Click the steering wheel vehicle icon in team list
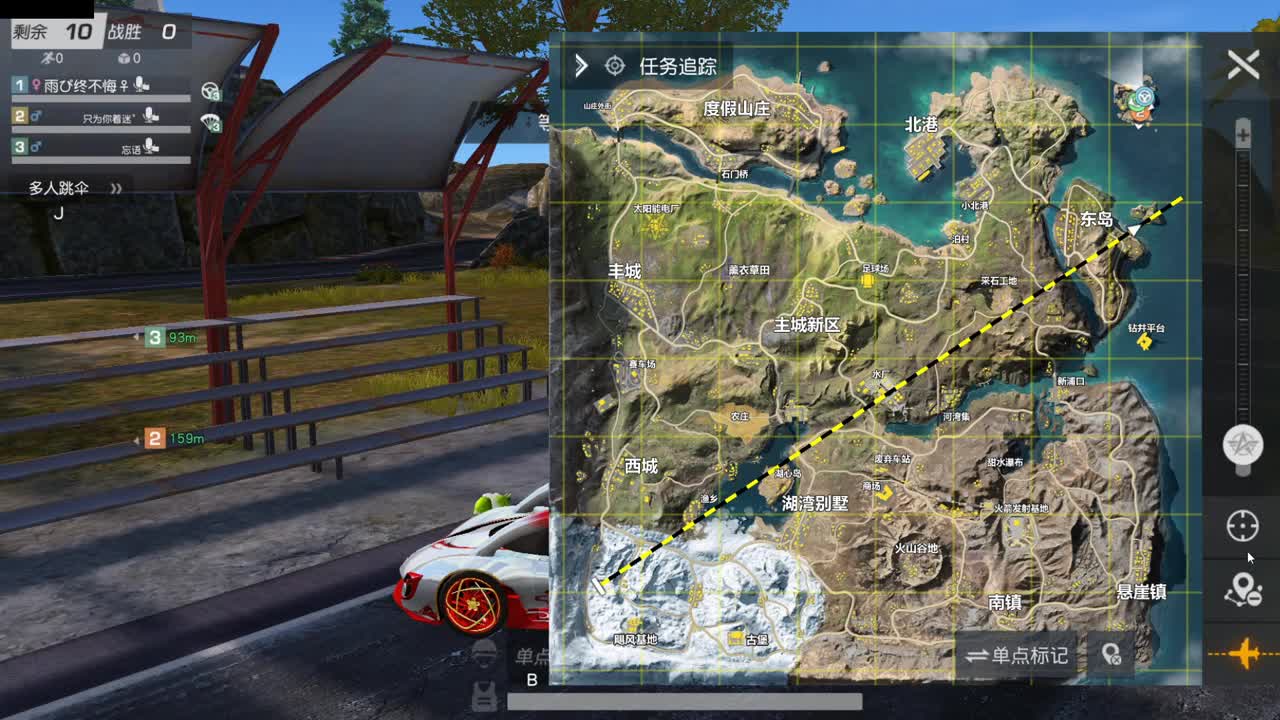Image resolution: width=1280 pixels, height=720 pixels. pyautogui.click(x=210, y=90)
